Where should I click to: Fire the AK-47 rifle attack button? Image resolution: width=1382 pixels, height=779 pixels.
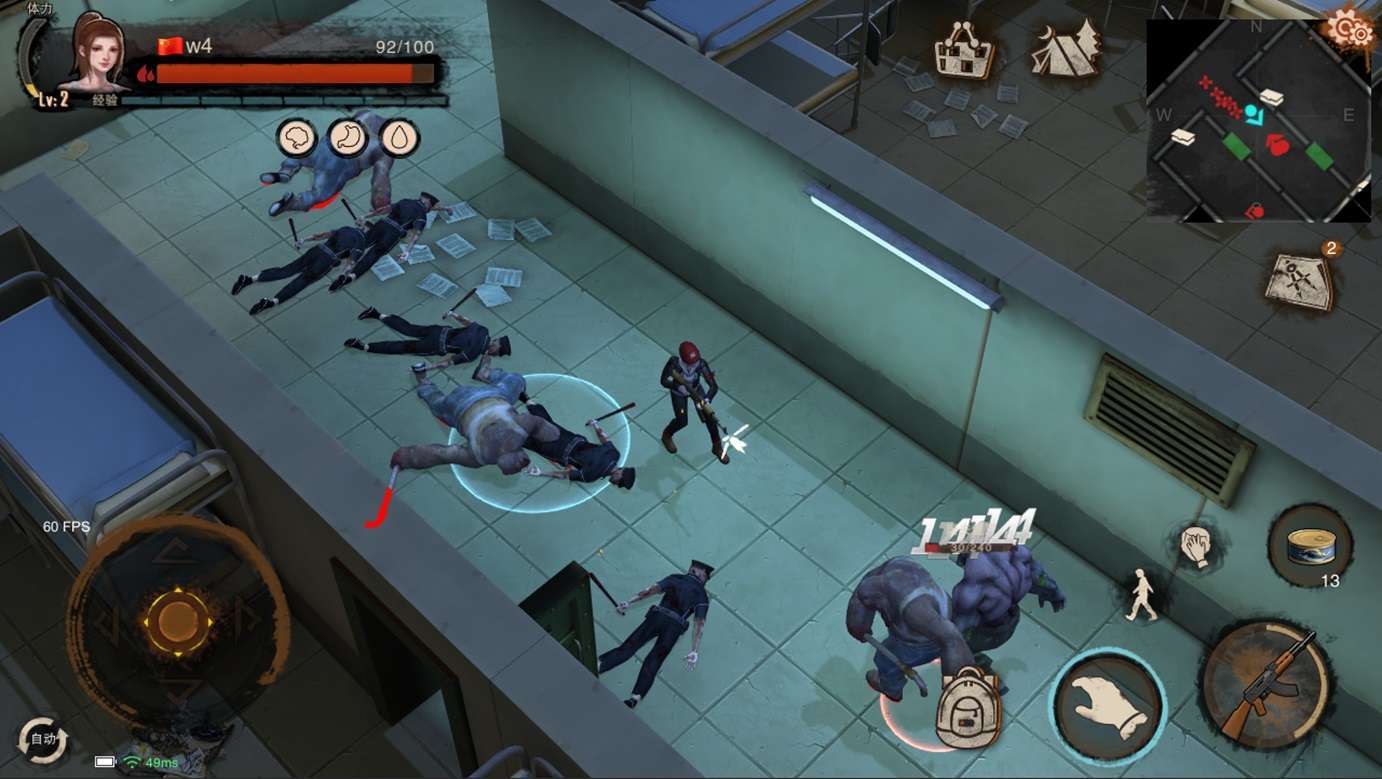point(1267,684)
